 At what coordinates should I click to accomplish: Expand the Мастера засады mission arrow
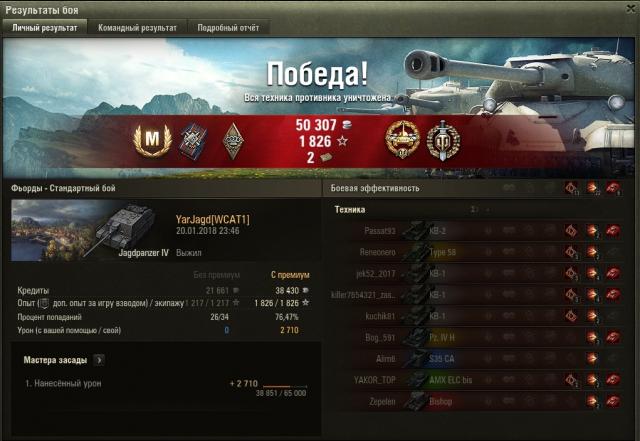pyautogui.click(x=99, y=359)
